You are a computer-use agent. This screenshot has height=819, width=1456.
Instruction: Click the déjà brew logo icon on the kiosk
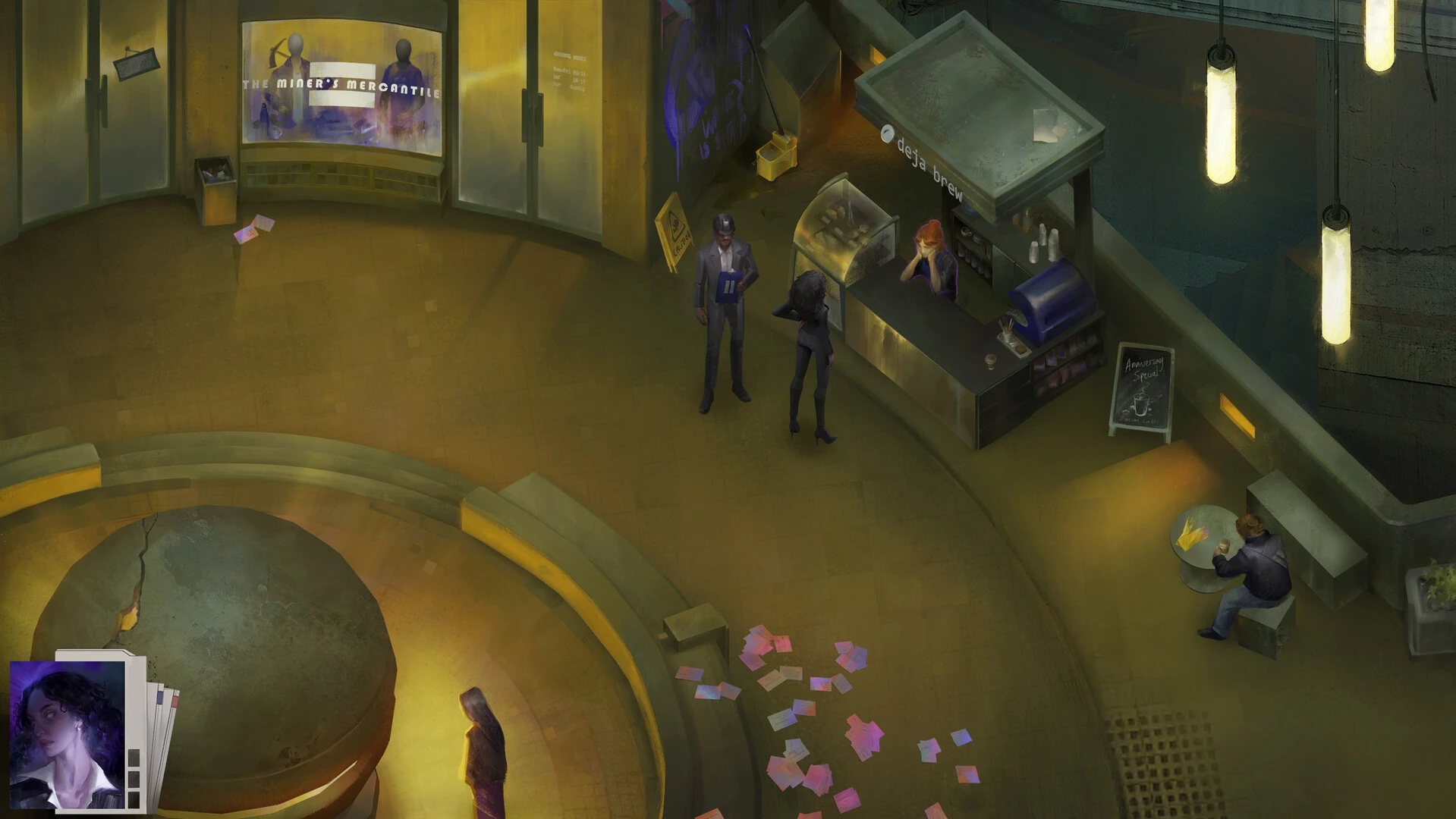coord(888,133)
